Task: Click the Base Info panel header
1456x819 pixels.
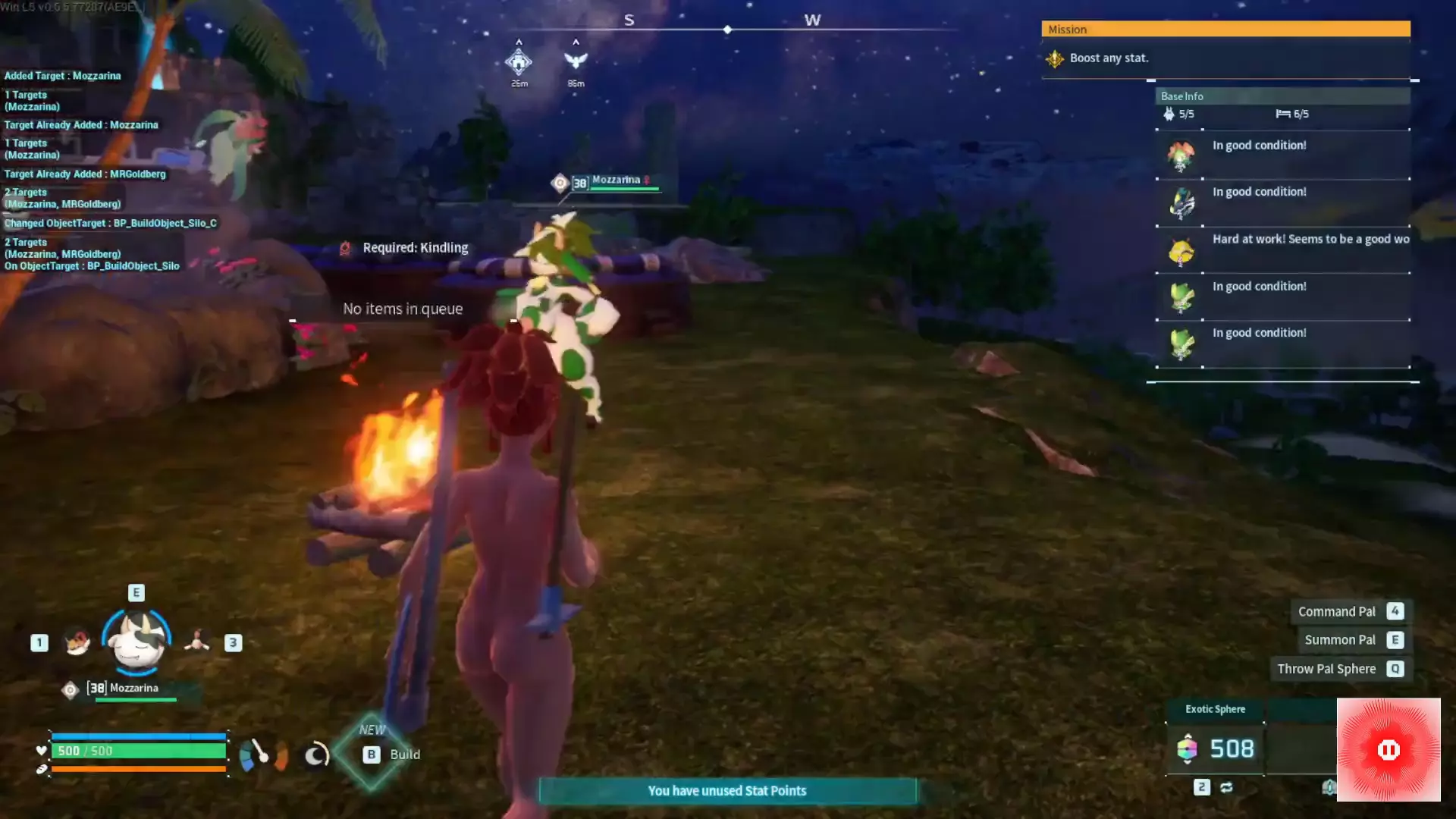Action: (x=1282, y=96)
